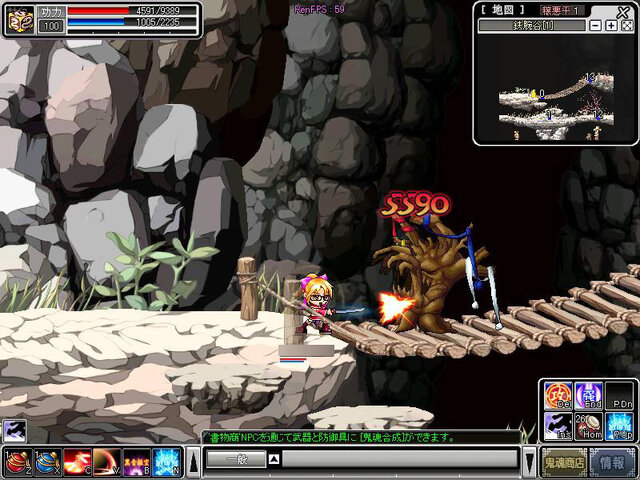Activate the fire burst skill on C
The width and height of the screenshot is (640, 480).
77,461
